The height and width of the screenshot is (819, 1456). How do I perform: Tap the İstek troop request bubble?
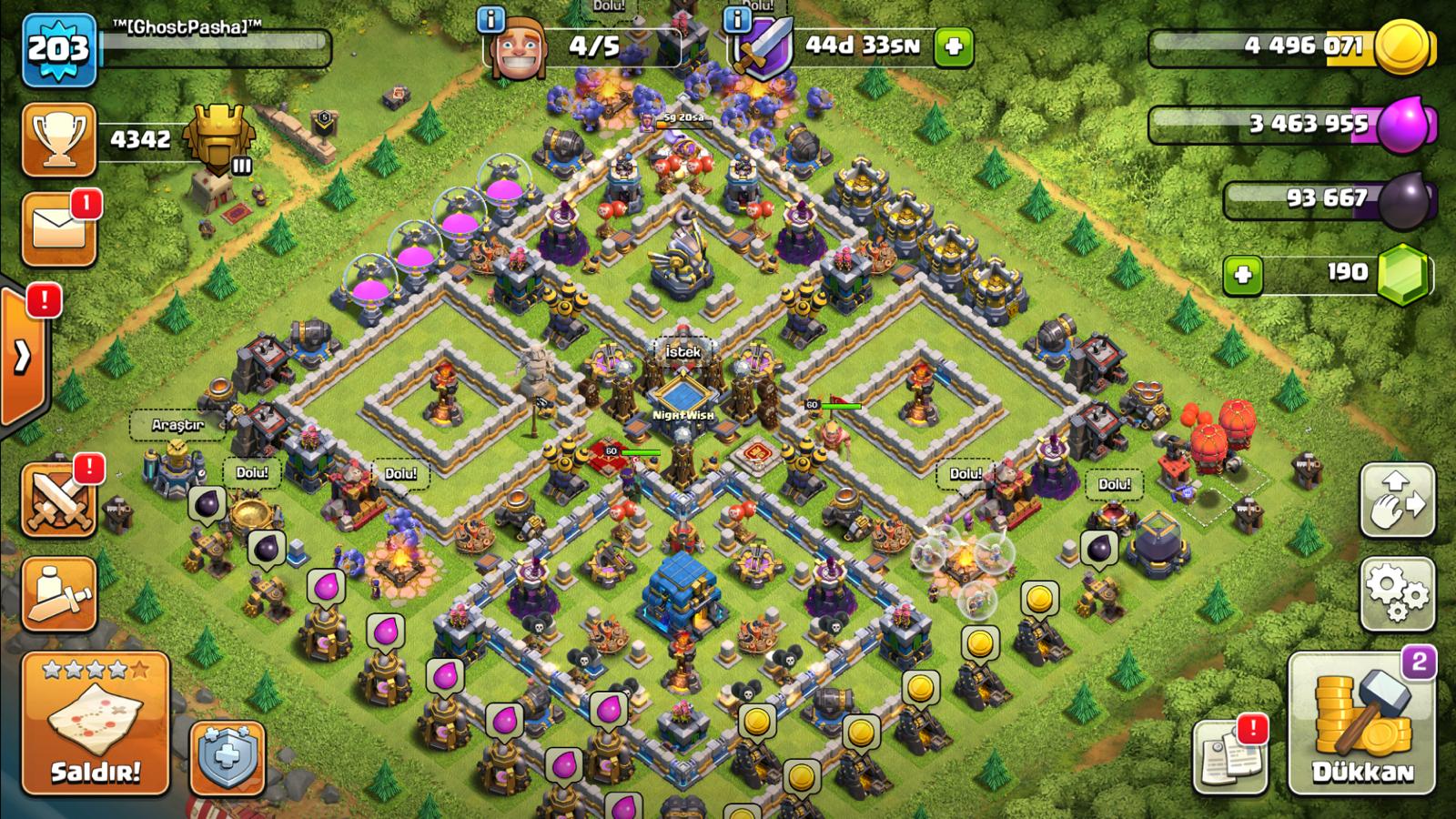click(x=682, y=351)
